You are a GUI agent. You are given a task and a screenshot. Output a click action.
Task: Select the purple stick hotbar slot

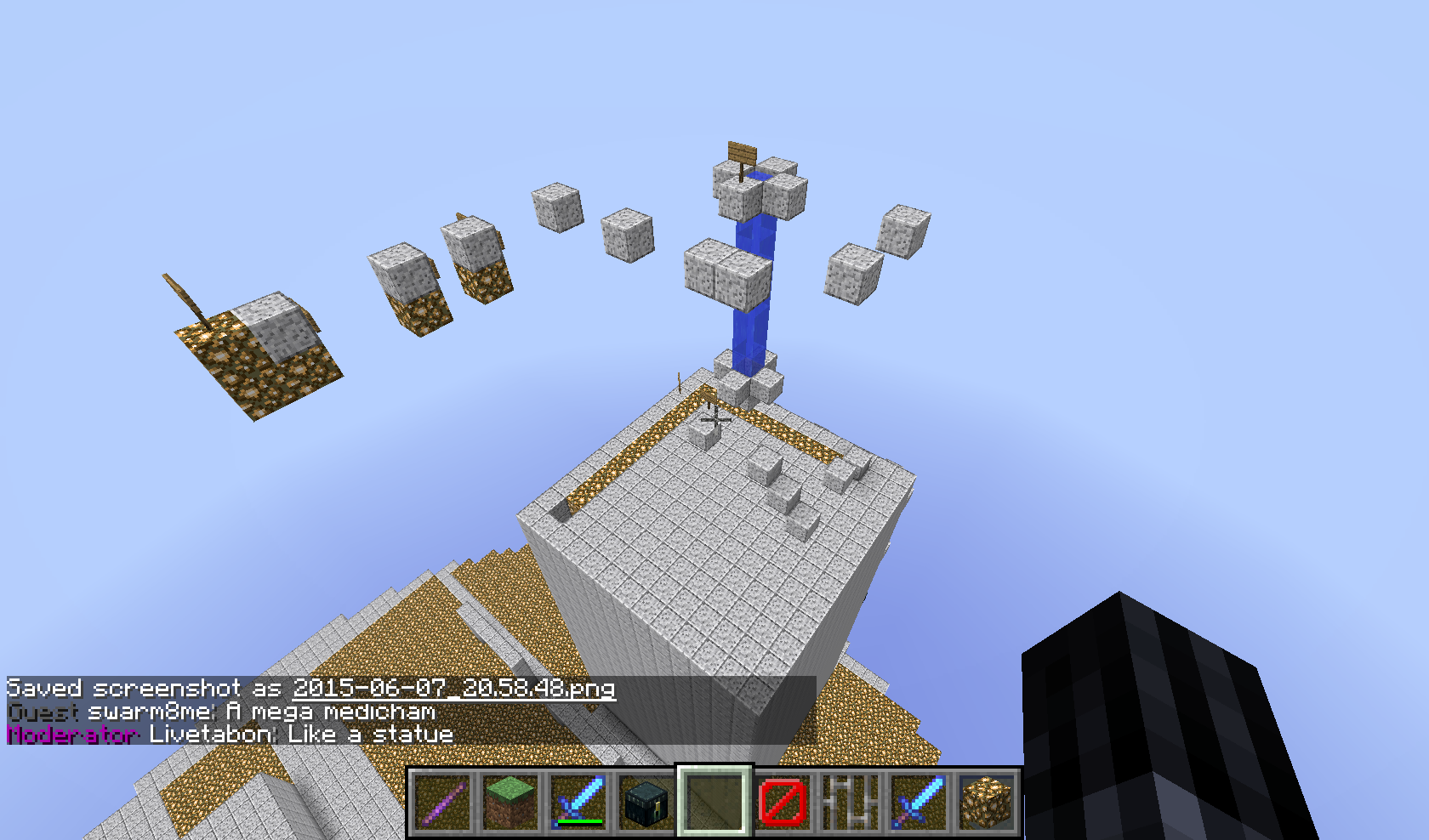(x=442, y=802)
